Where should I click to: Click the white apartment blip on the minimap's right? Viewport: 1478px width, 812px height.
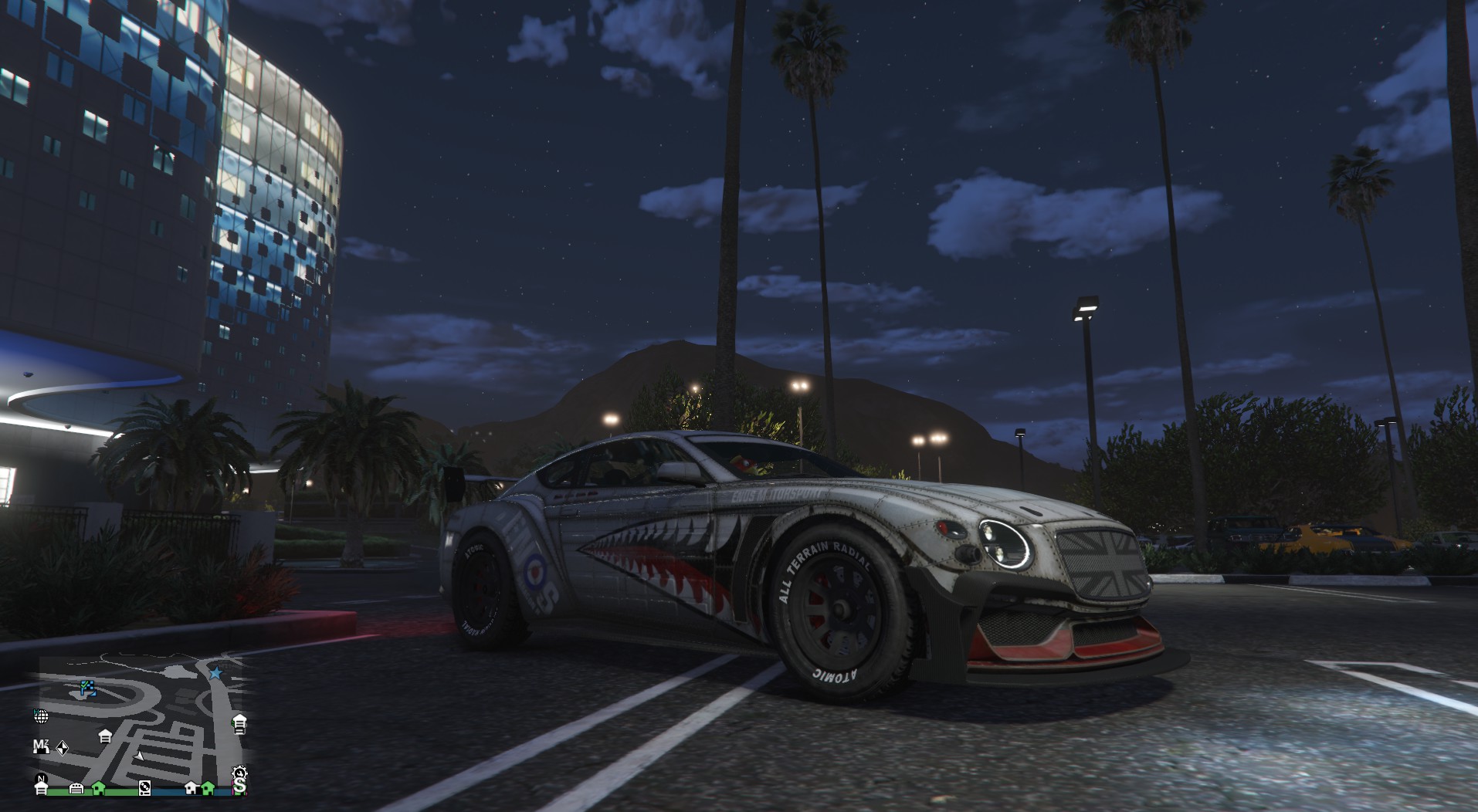pos(239,725)
